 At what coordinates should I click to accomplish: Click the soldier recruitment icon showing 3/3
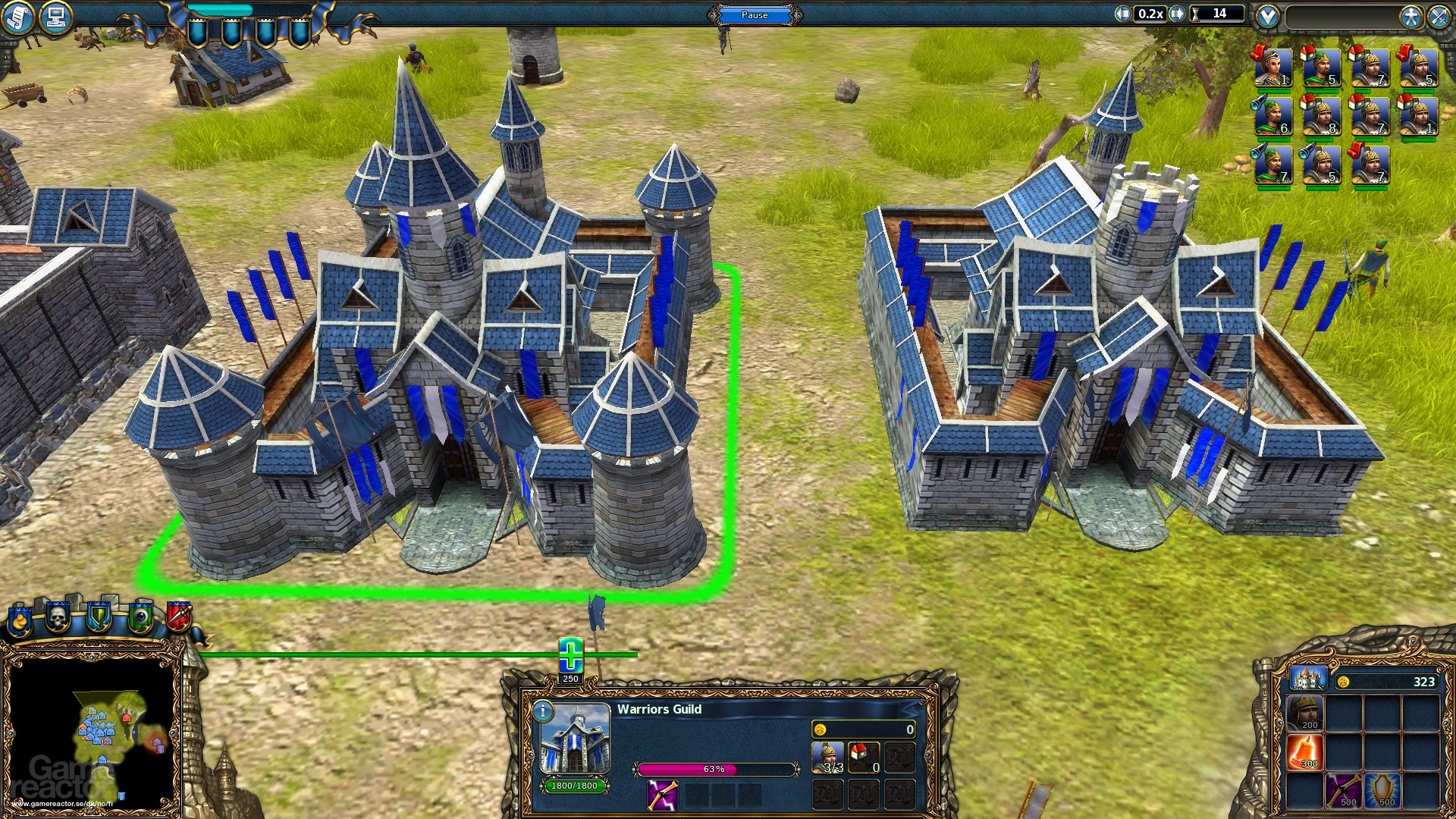pyautogui.click(x=828, y=756)
